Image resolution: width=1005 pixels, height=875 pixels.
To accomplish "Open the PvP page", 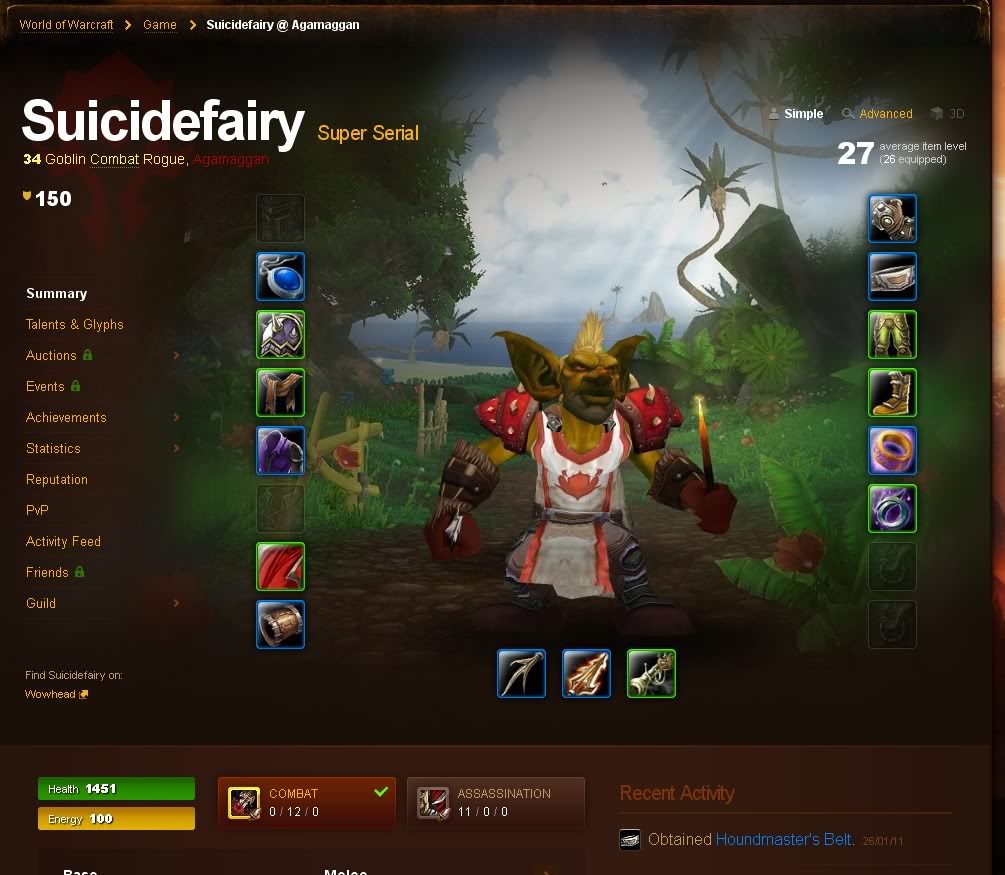I will pos(37,511).
